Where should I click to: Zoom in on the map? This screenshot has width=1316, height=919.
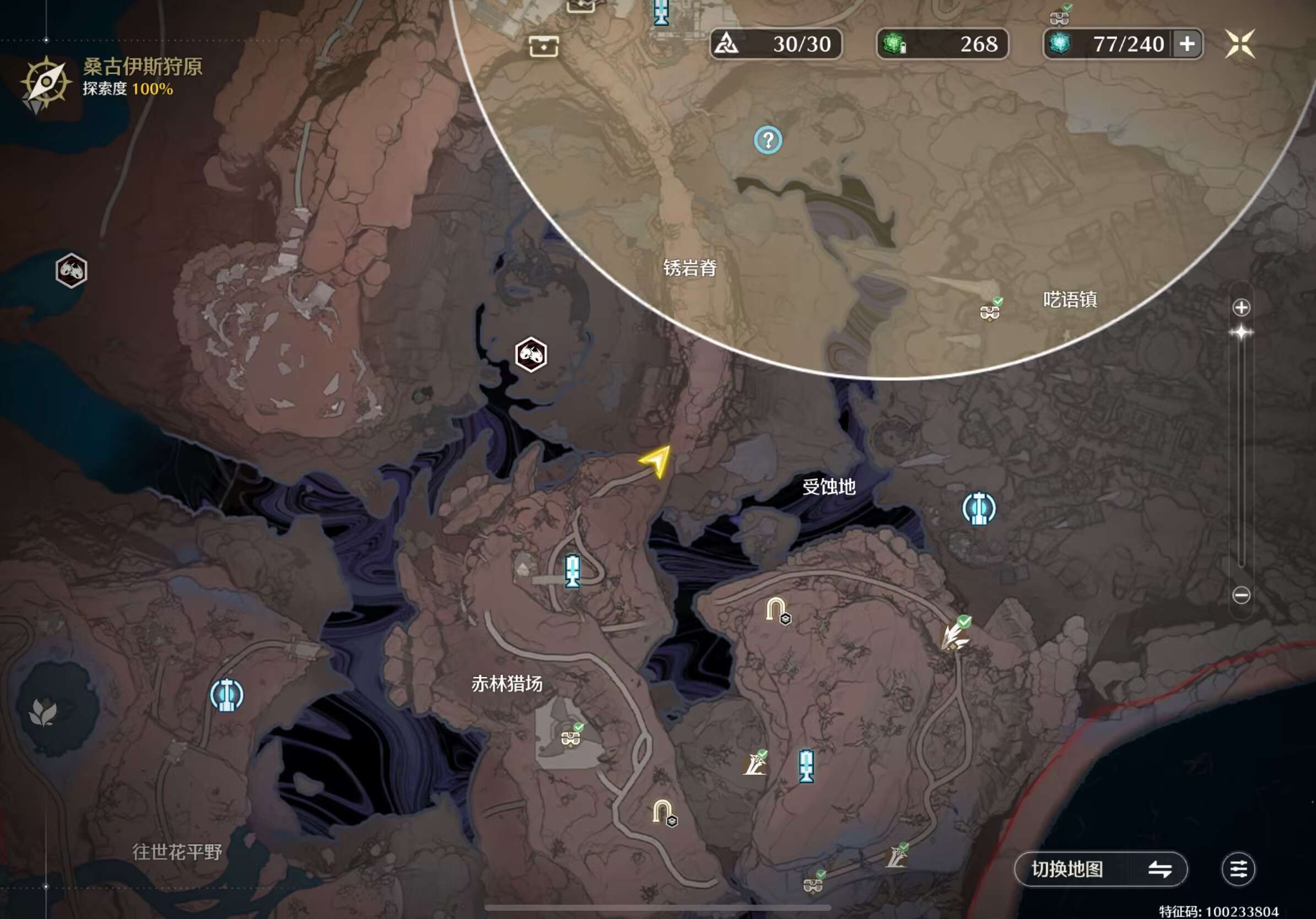(x=1241, y=307)
